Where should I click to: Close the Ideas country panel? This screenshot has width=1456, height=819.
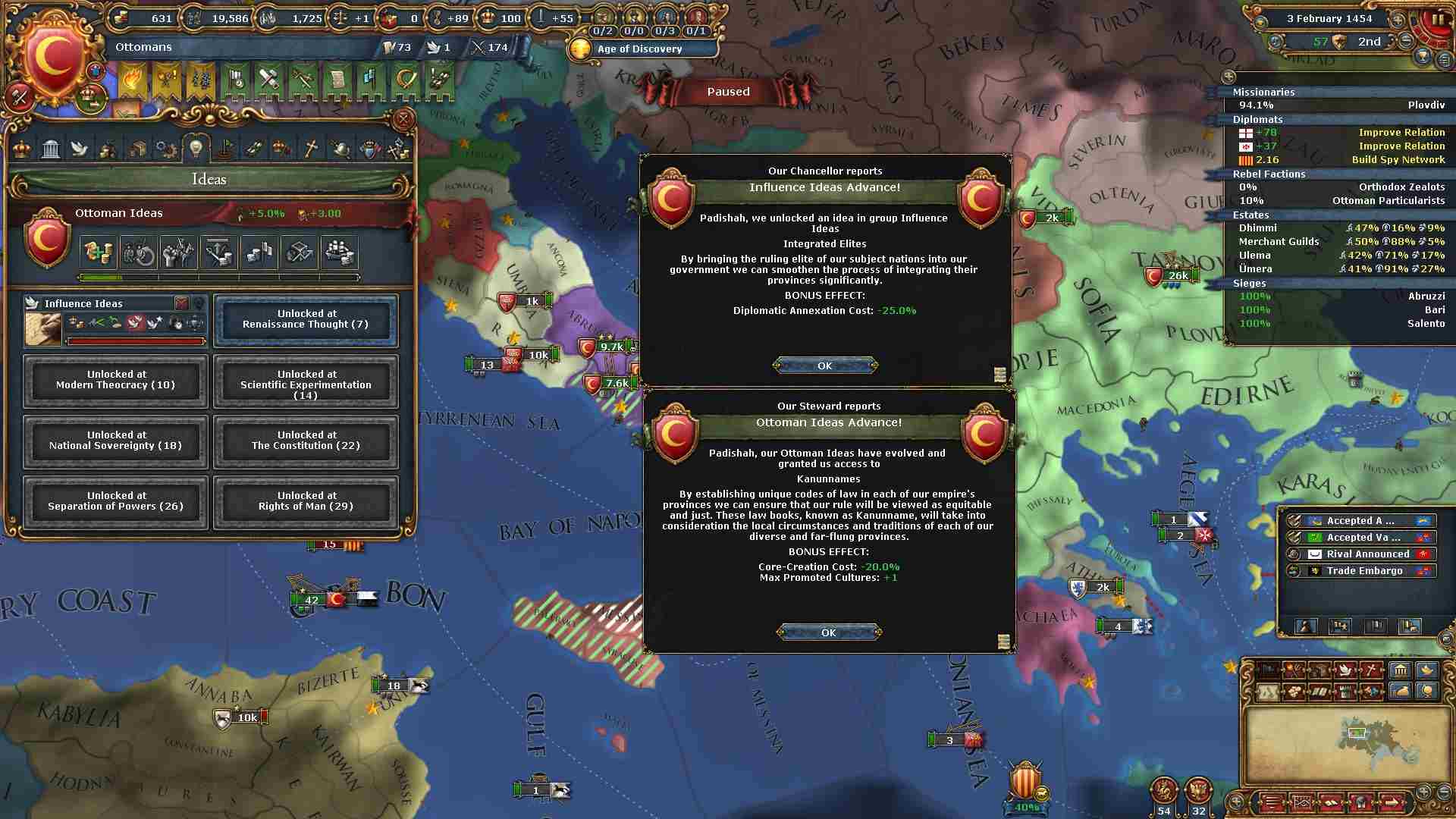[403, 119]
